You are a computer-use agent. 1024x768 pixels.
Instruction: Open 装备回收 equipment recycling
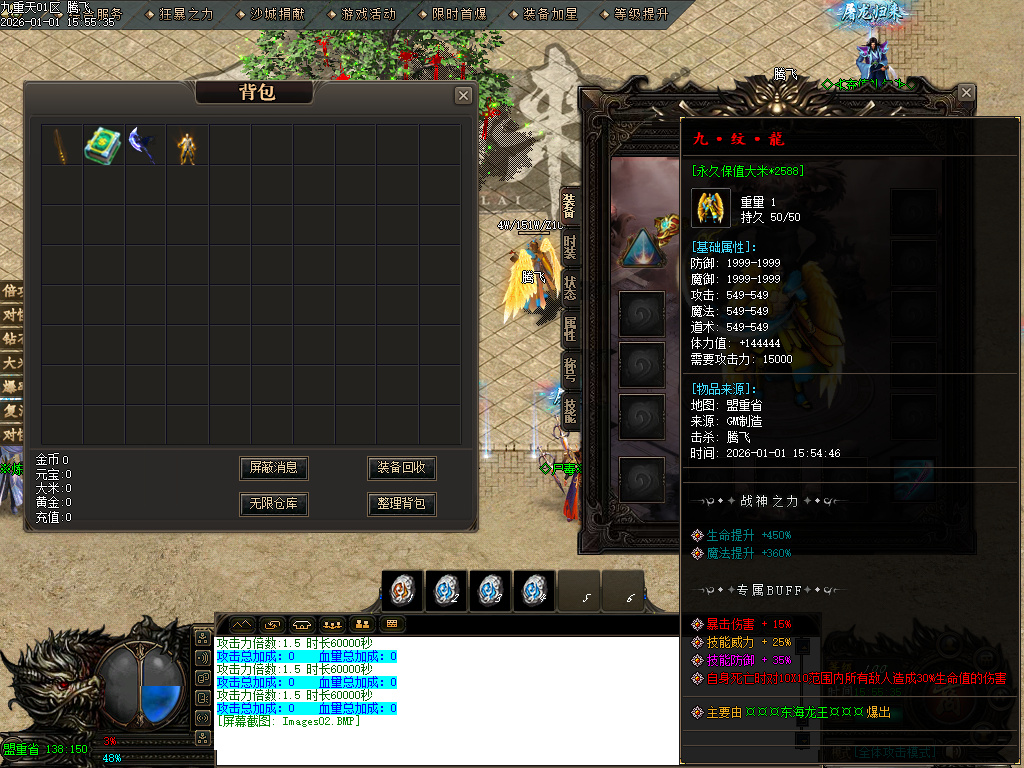point(401,468)
